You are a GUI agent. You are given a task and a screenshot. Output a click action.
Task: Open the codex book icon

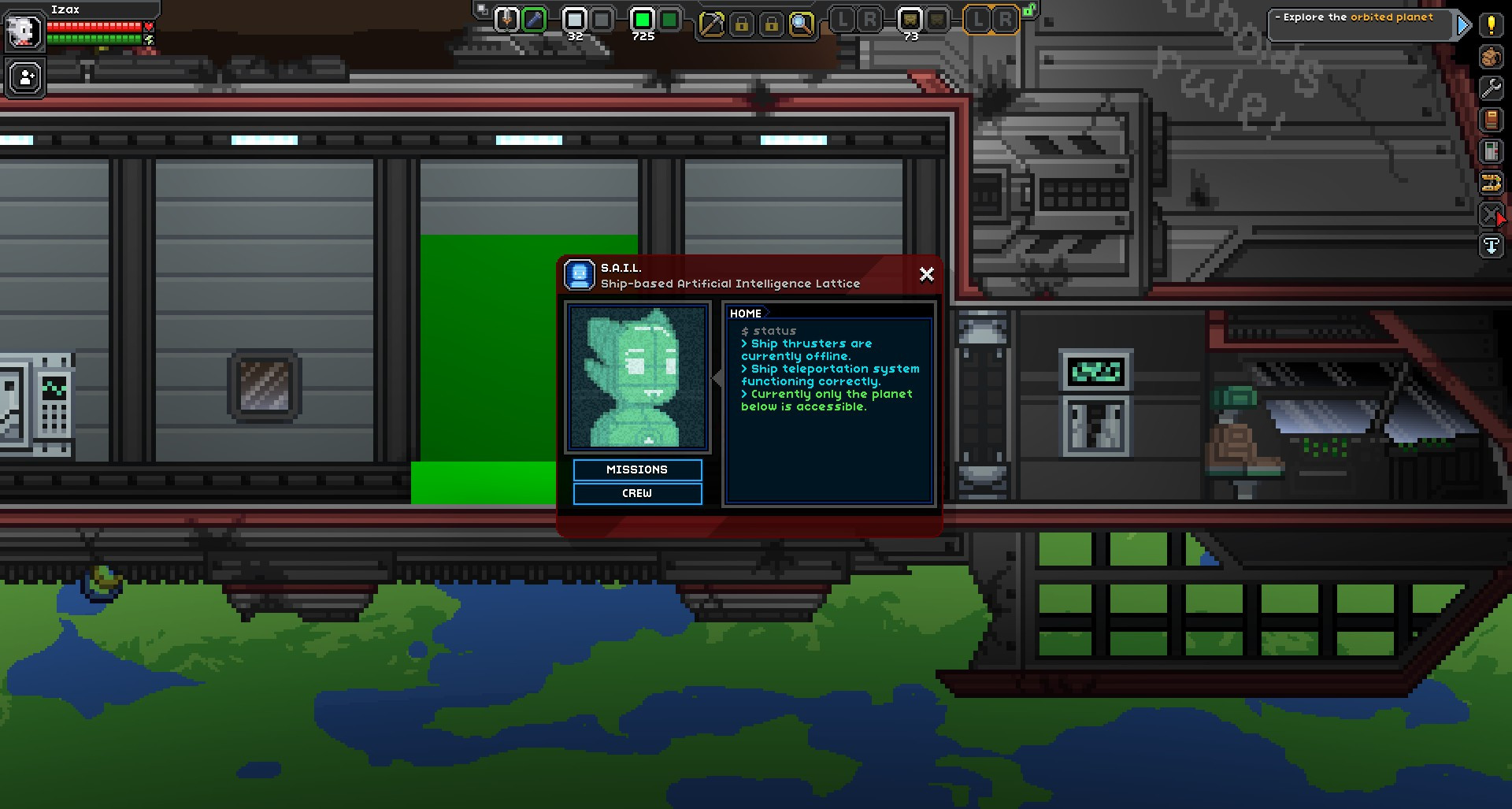(x=1491, y=118)
